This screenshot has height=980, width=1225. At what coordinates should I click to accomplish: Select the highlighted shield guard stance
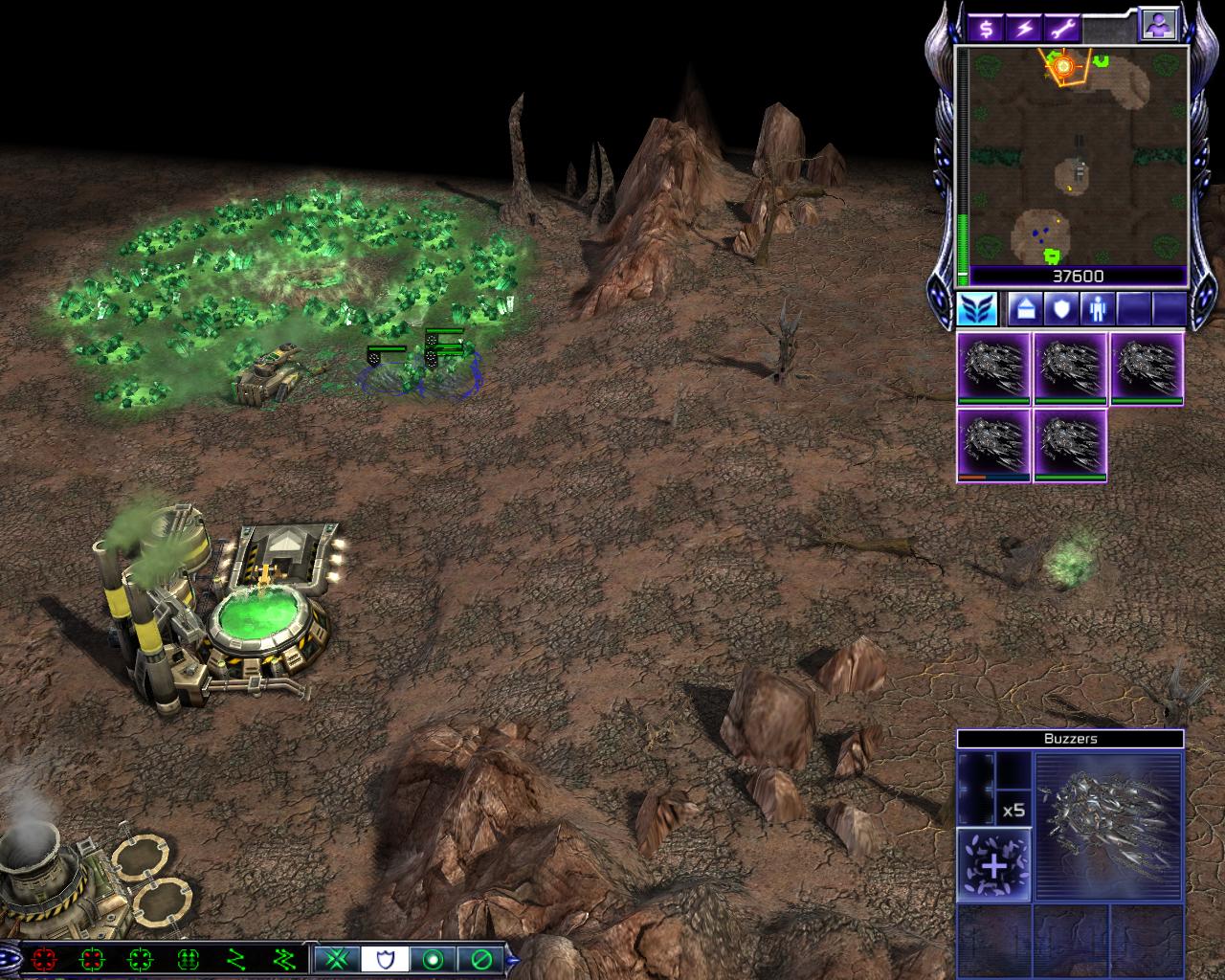click(x=385, y=958)
